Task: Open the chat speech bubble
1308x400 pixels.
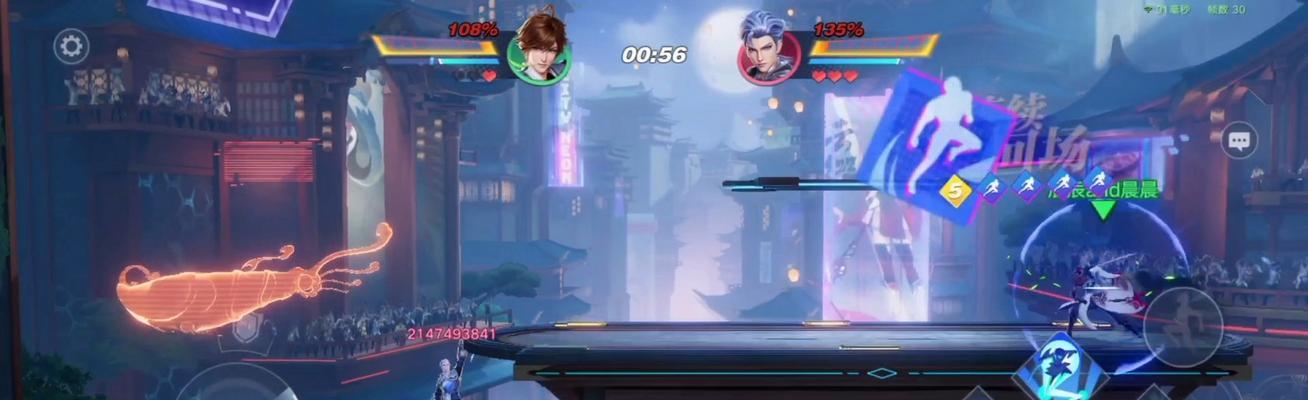Action: coord(1240,141)
